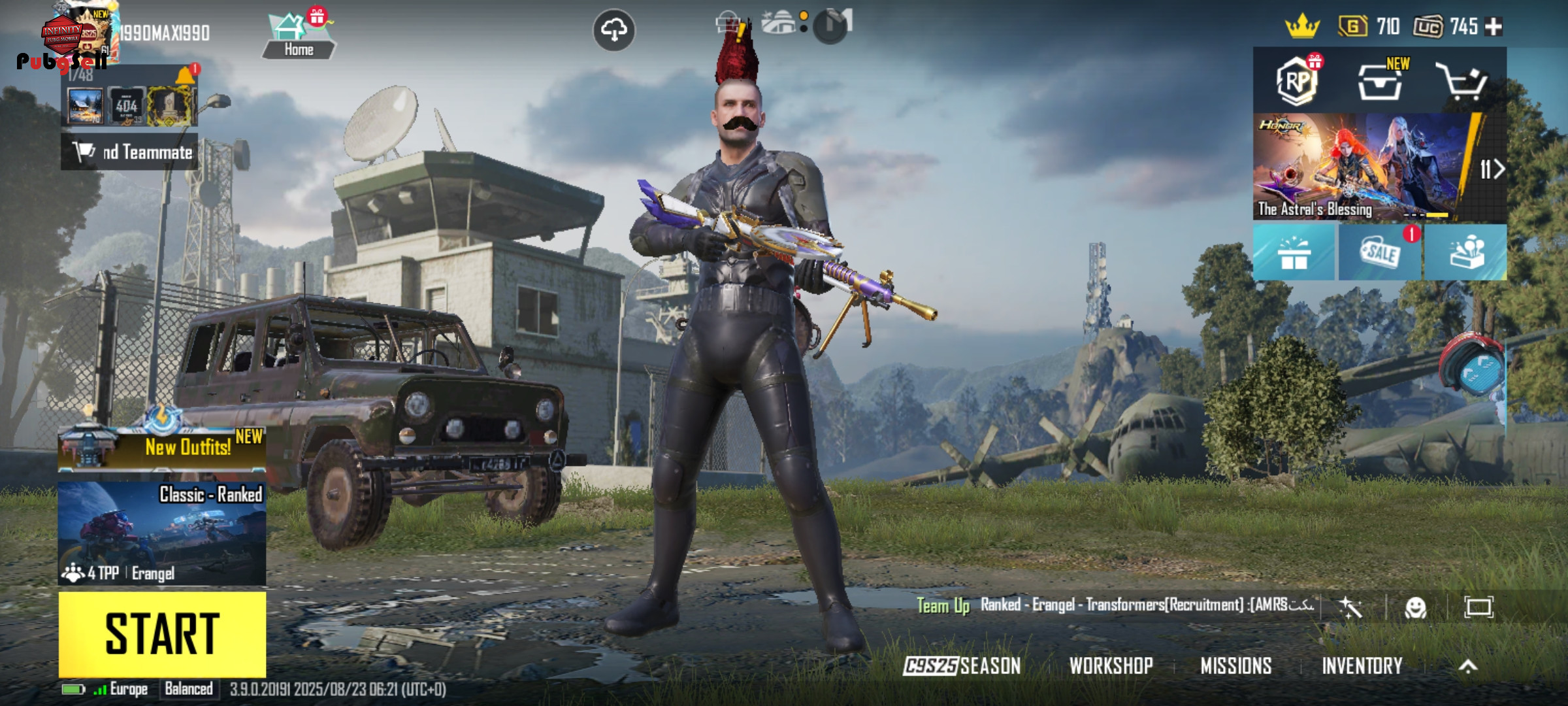Open the emote smiley icon
1568x706 pixels.
click(1415, 608)
